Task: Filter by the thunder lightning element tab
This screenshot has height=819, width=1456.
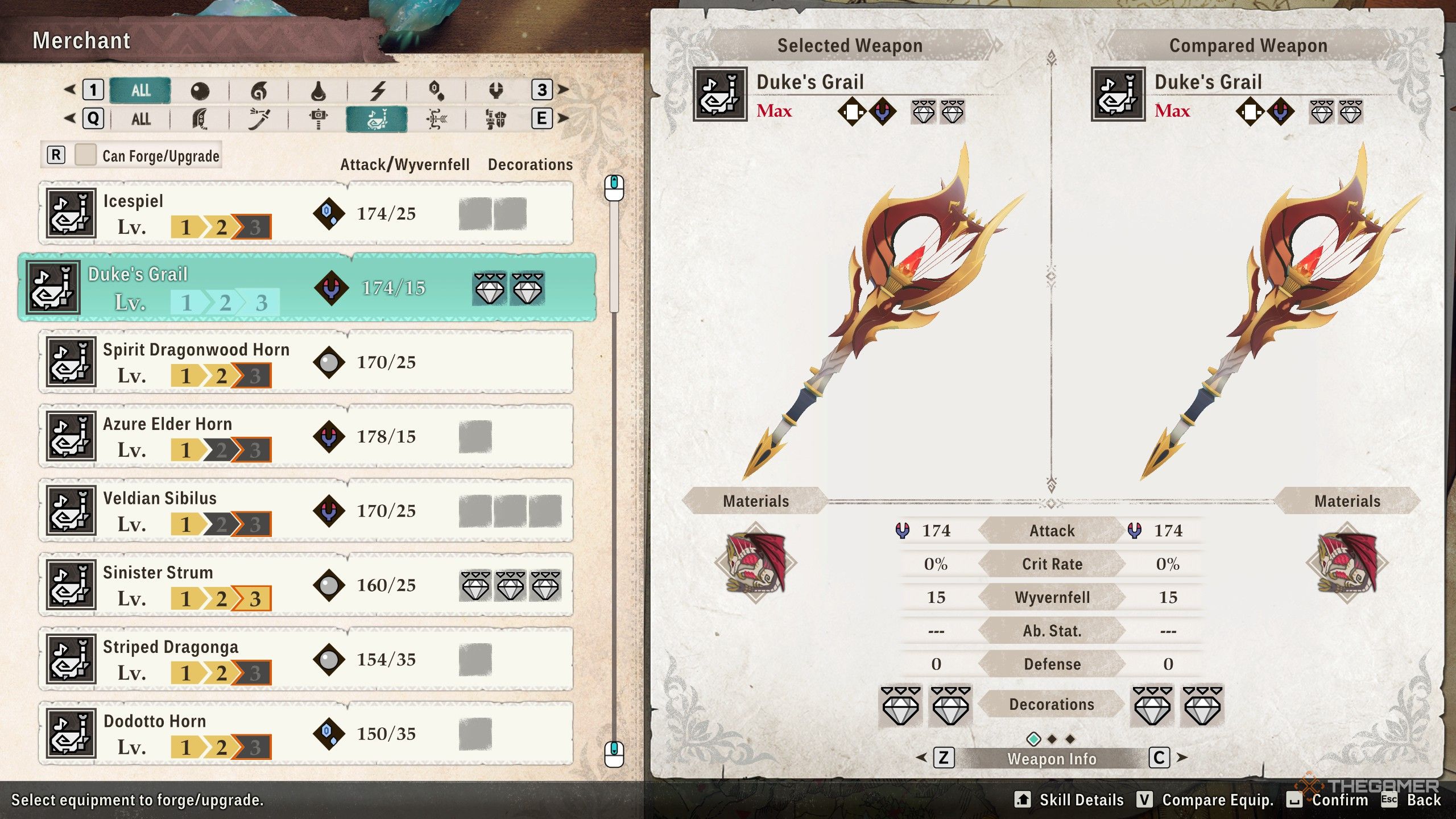Action: pos(378,90)
